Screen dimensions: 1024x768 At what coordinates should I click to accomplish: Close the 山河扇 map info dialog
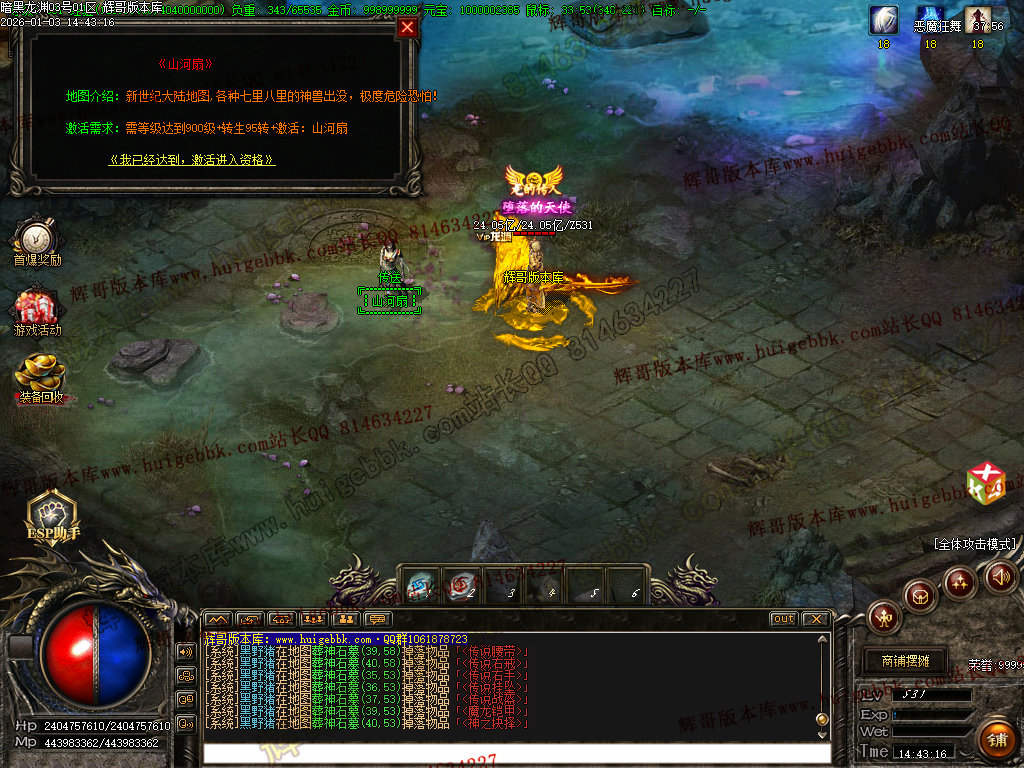pos(407,28)
